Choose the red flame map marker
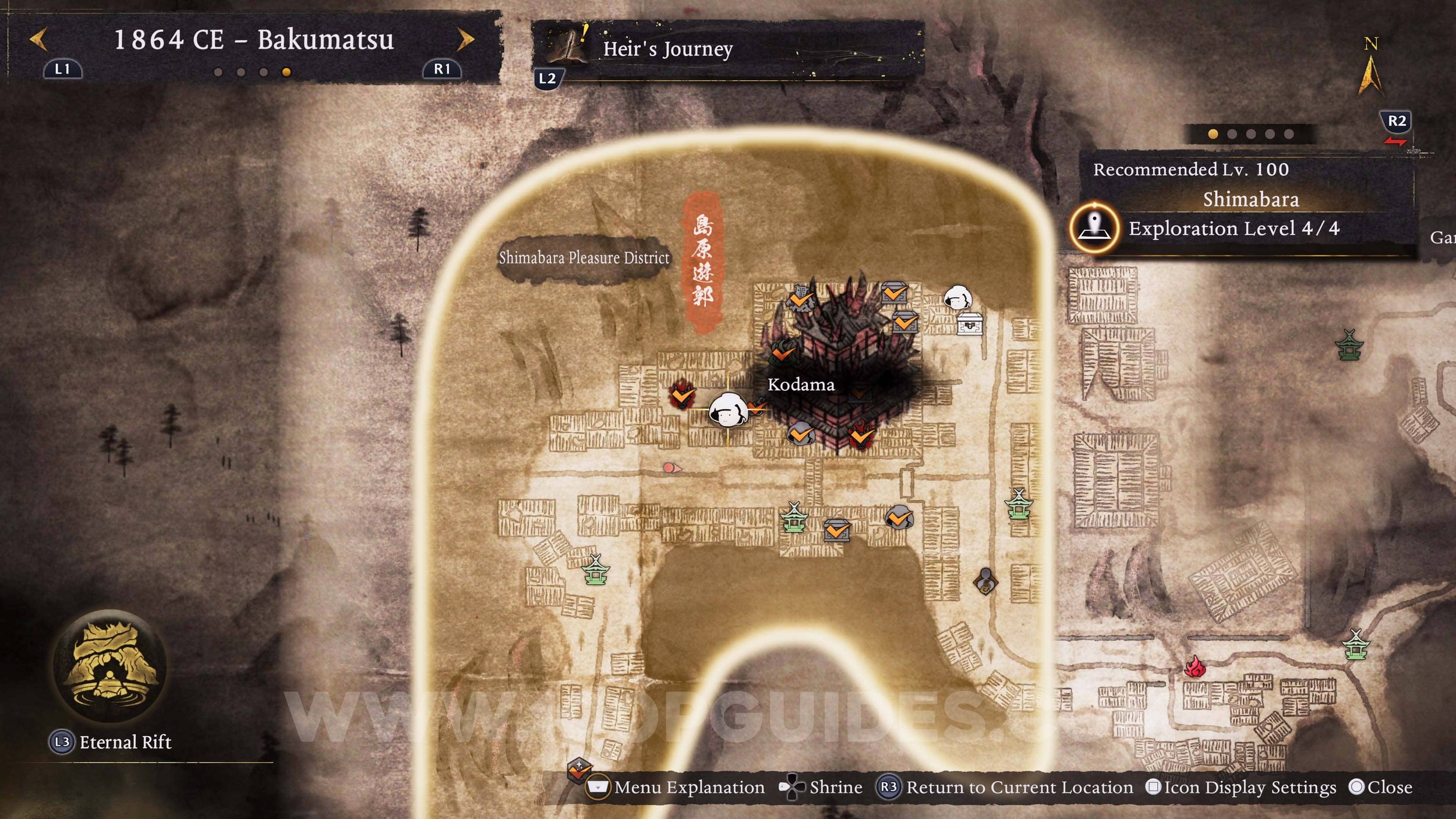 click(1195, 666)
